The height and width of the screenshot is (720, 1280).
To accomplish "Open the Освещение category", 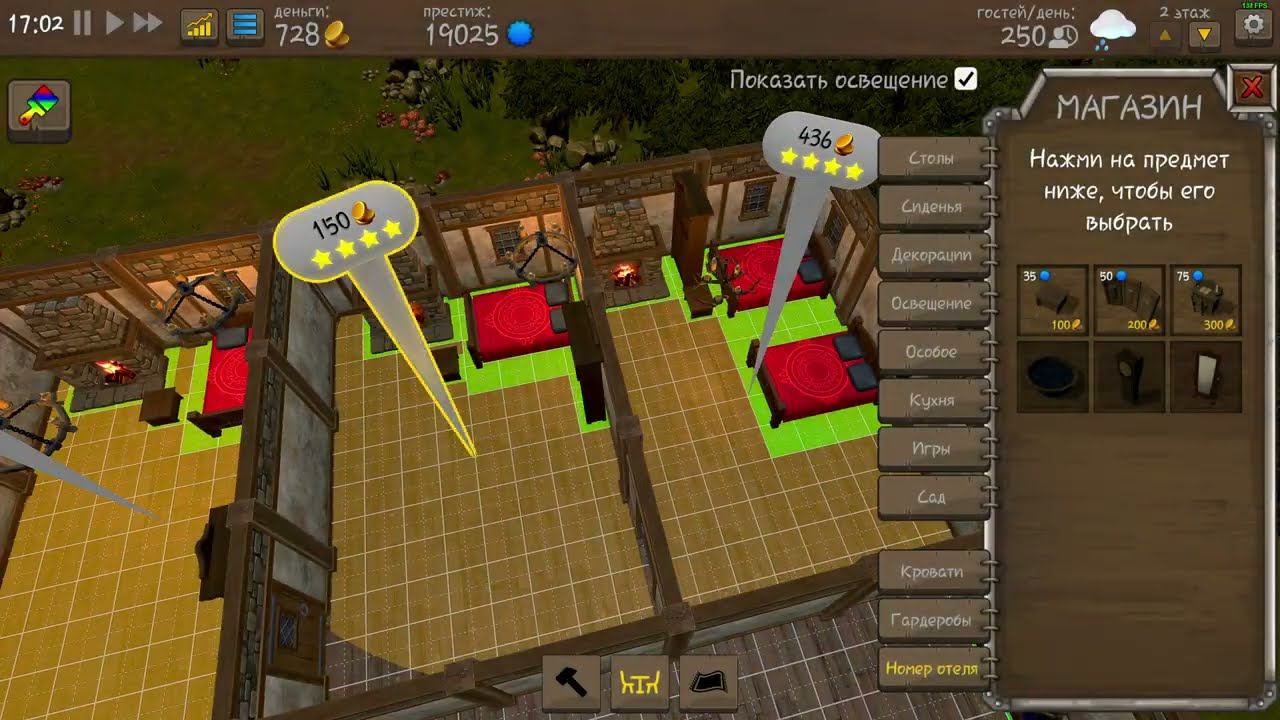I will (x=934, y=302).
